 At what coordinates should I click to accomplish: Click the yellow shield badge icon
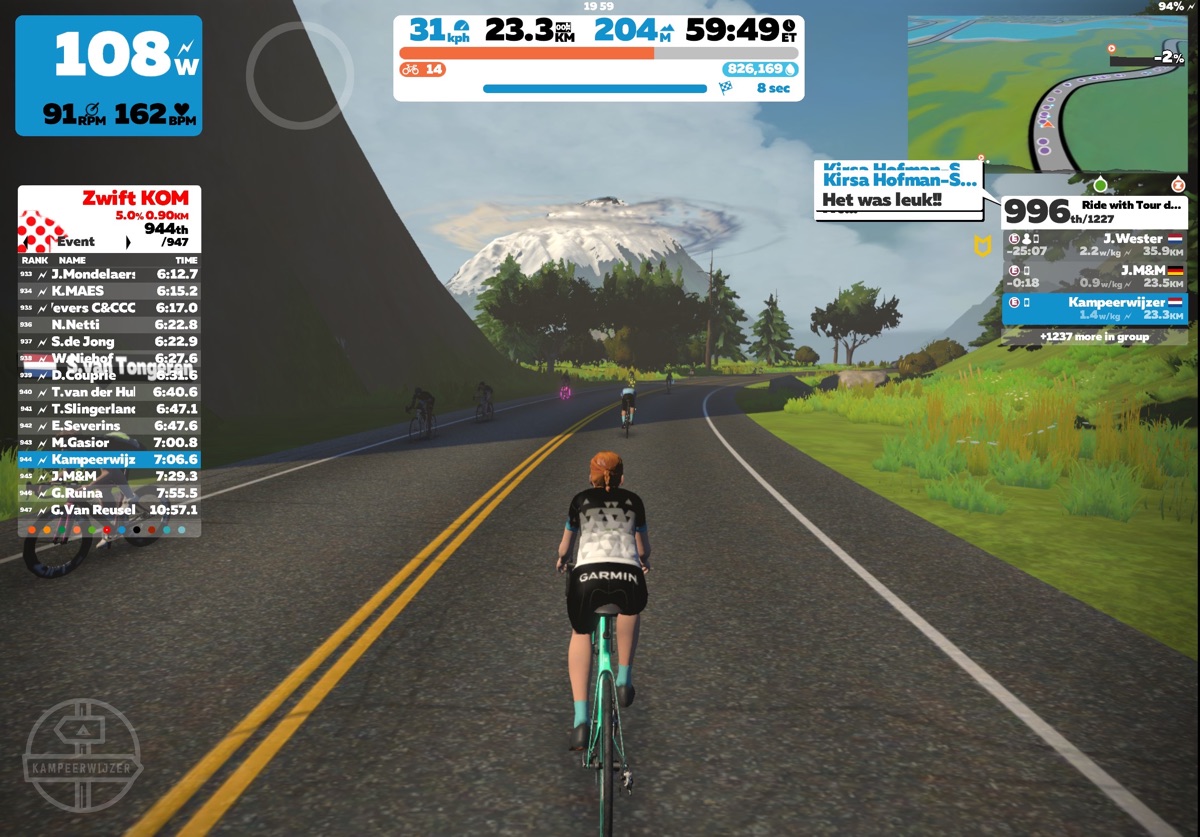[x=982, y=246]
